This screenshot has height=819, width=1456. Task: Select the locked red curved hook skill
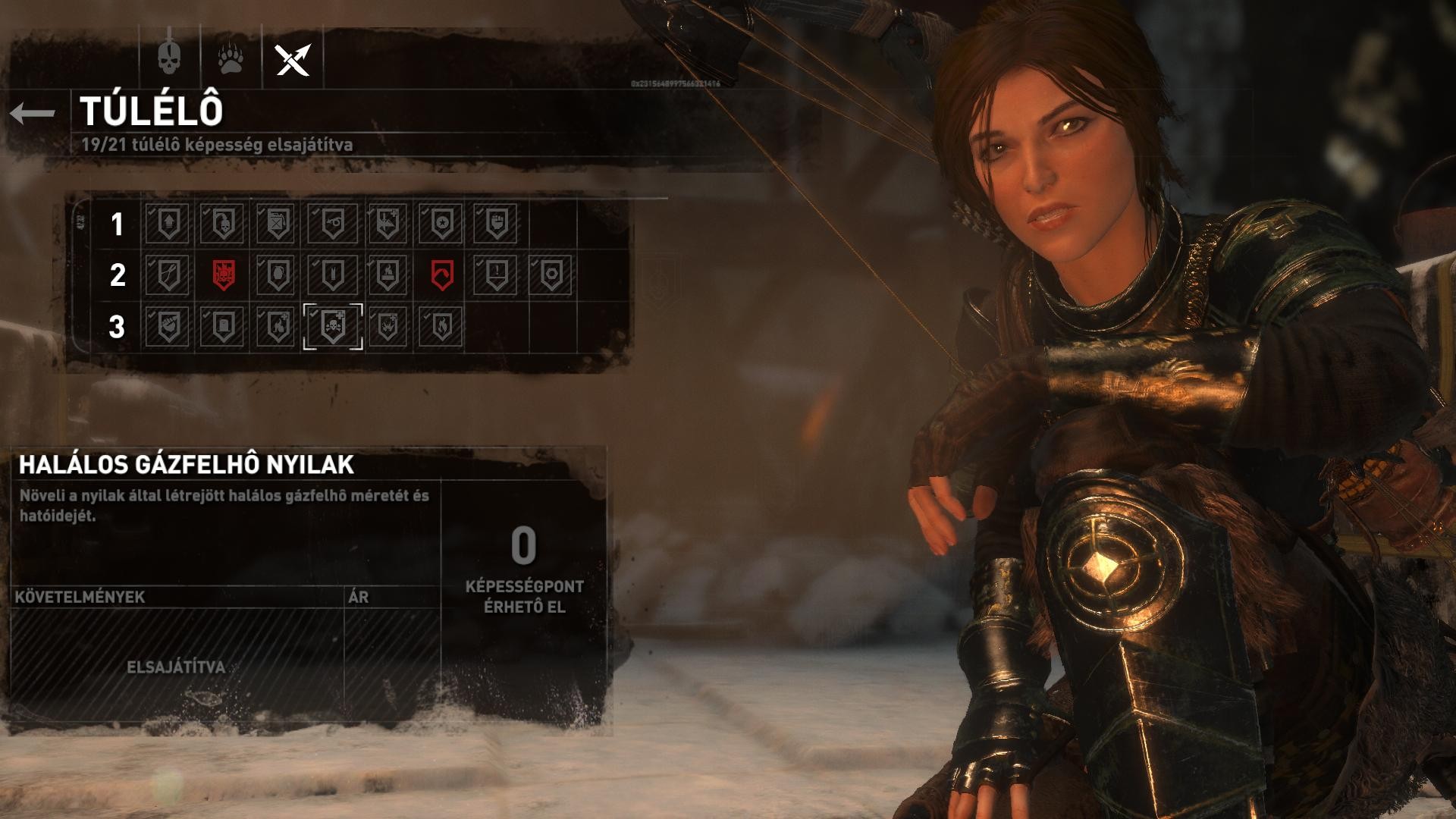pyautogui.click(x=441, y=275)
